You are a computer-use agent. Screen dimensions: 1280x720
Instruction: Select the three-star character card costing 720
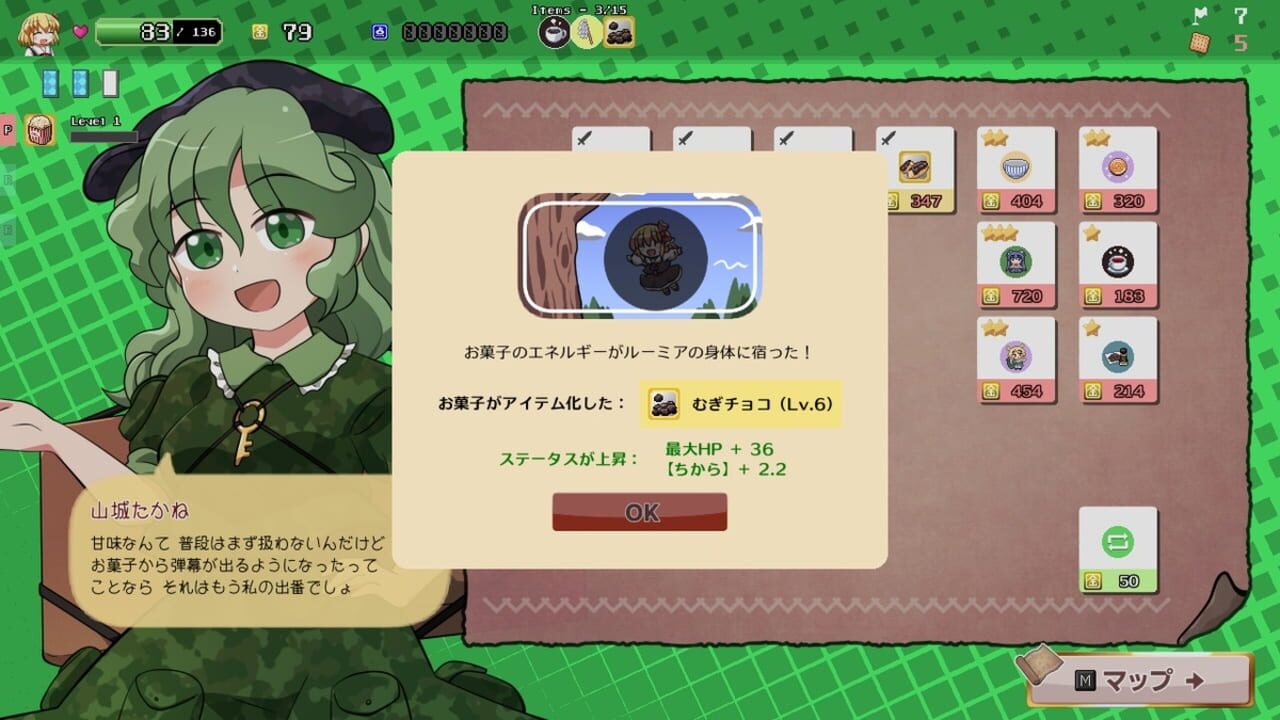[1016, 262]
